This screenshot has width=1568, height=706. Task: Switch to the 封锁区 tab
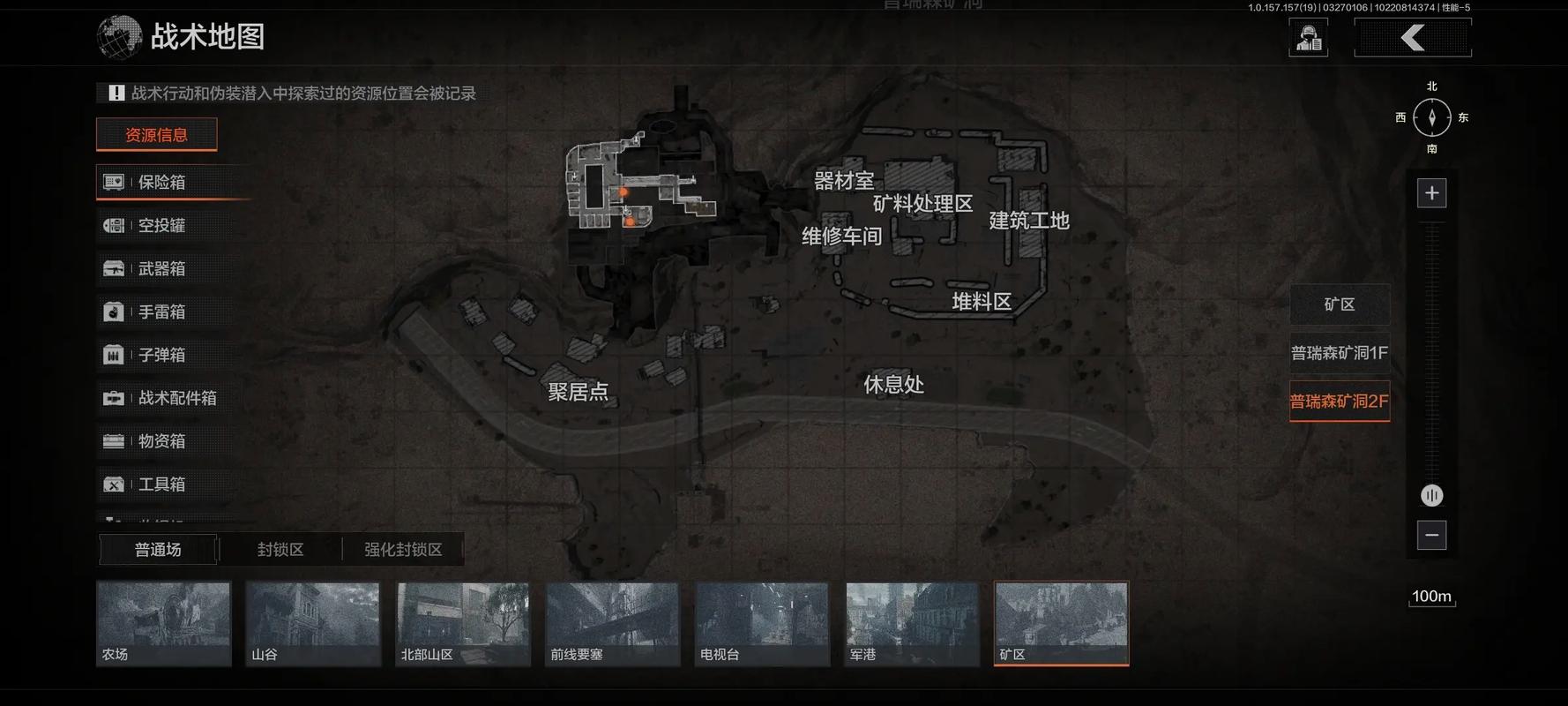click(x=280, y=548)
